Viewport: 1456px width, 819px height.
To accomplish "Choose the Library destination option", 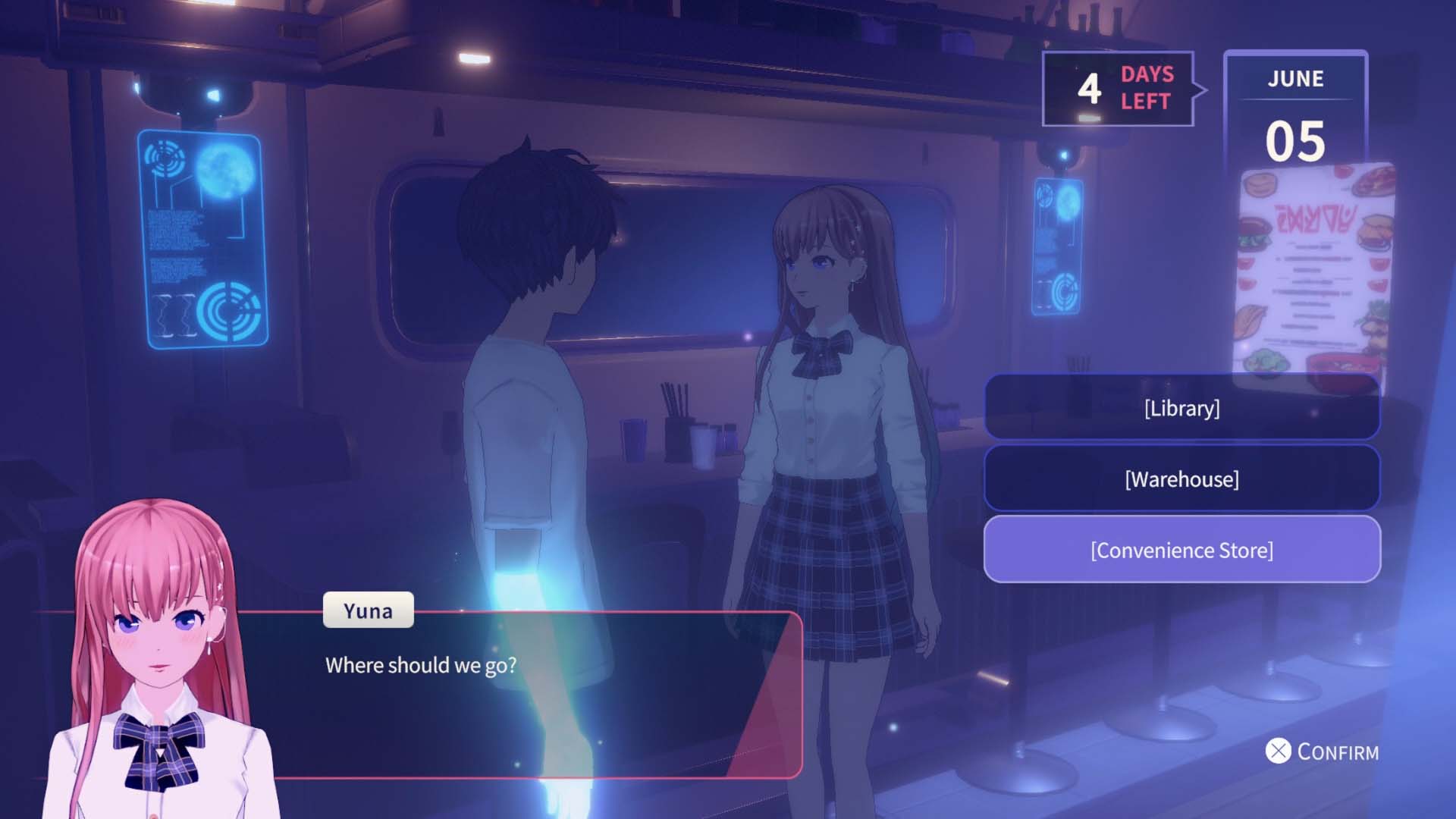I will (x=1181, y=408).
